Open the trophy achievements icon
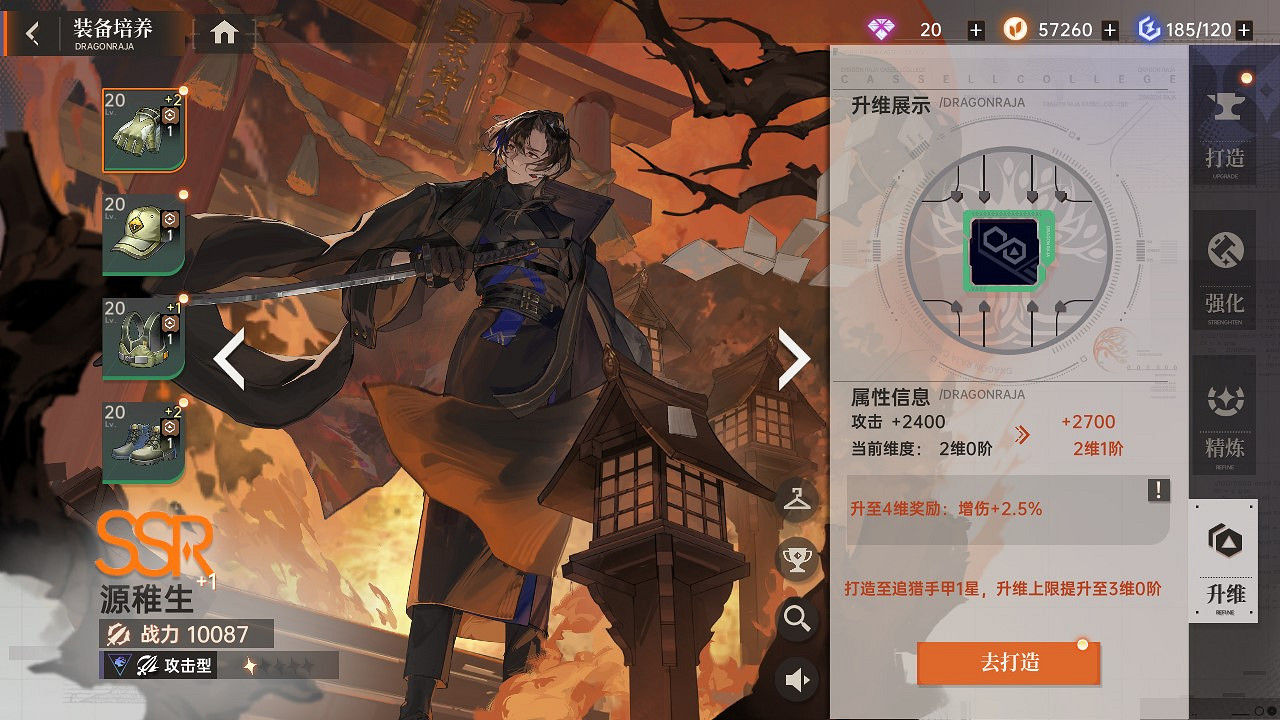This screenshot has width=1280, height=720. click(796, 558)
